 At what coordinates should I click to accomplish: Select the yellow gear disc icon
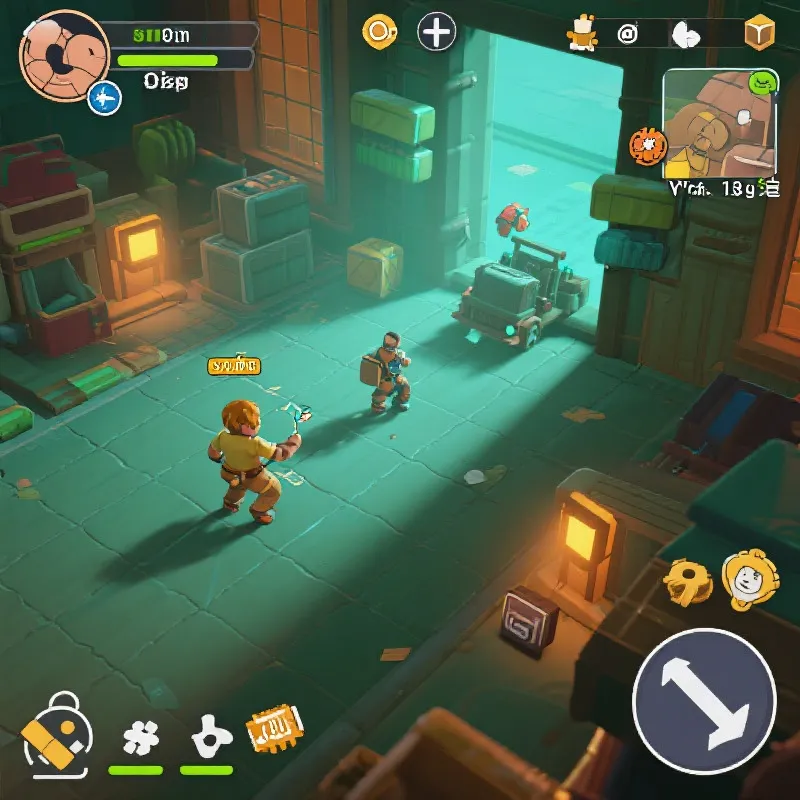pyautogui.click(x=688, y=580)
